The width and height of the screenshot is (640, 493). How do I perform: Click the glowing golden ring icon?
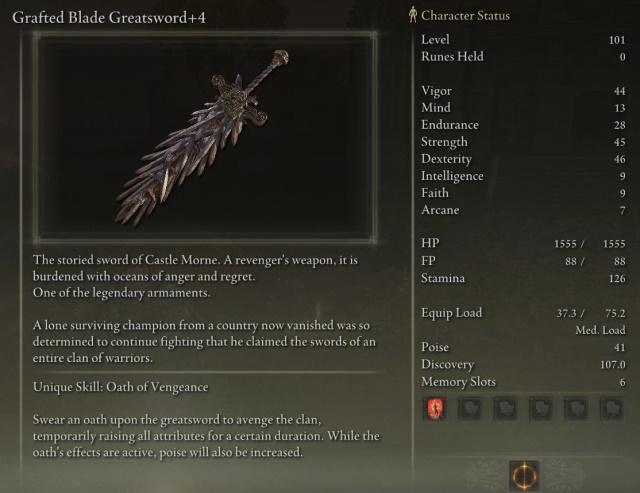523,474
